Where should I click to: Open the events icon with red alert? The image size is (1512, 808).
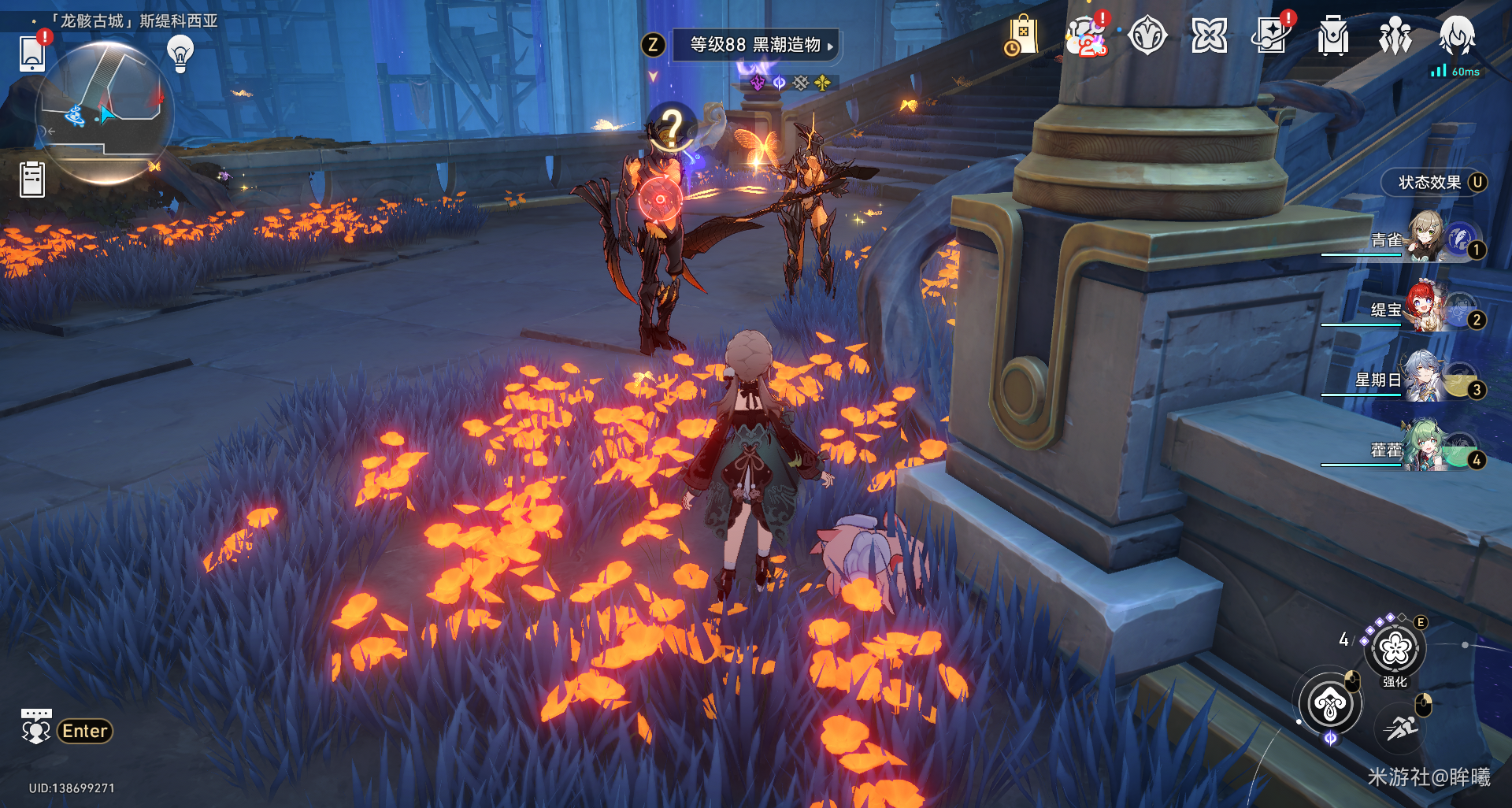1086,36
